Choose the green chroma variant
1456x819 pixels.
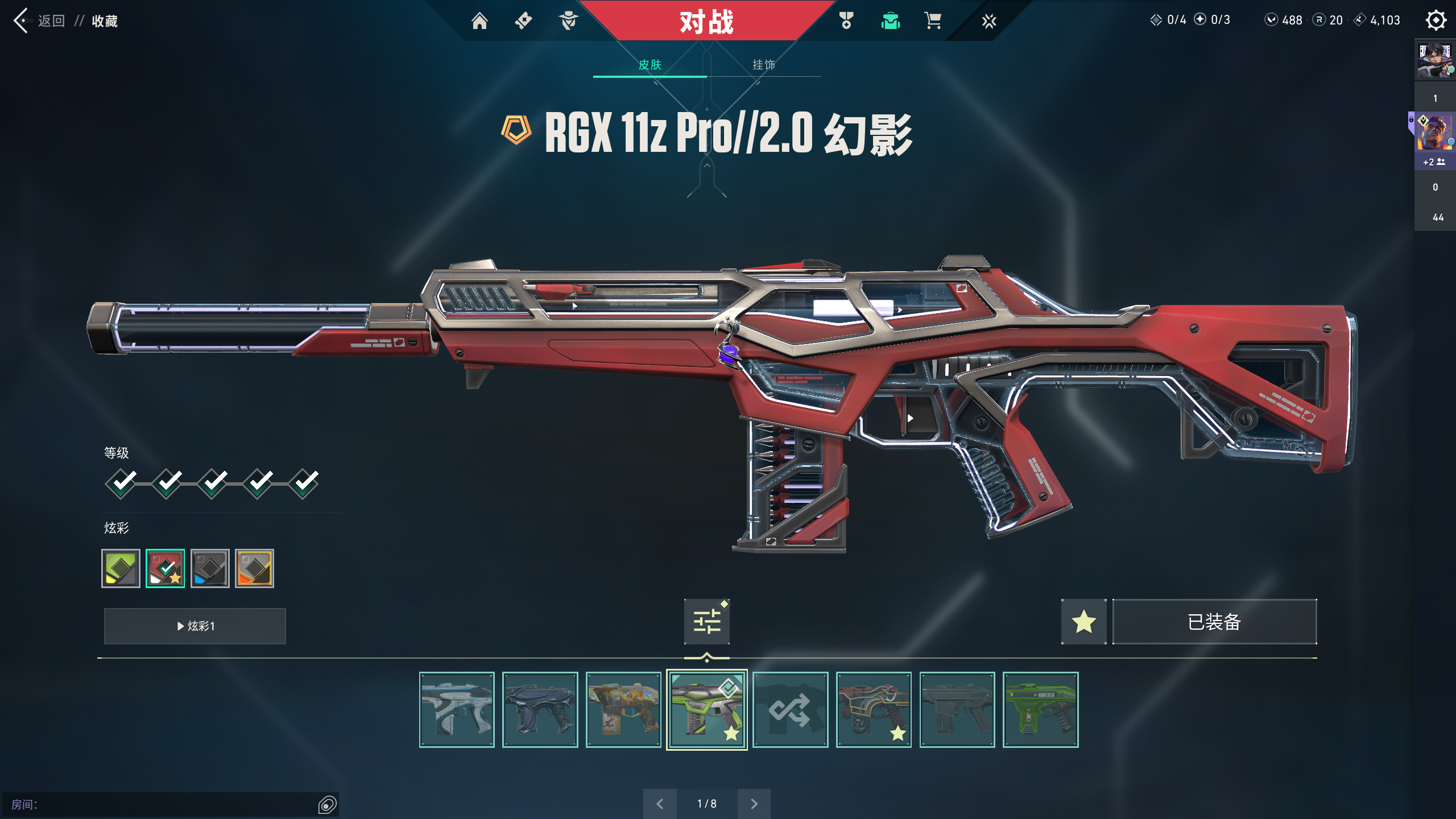tap(121, 568)
